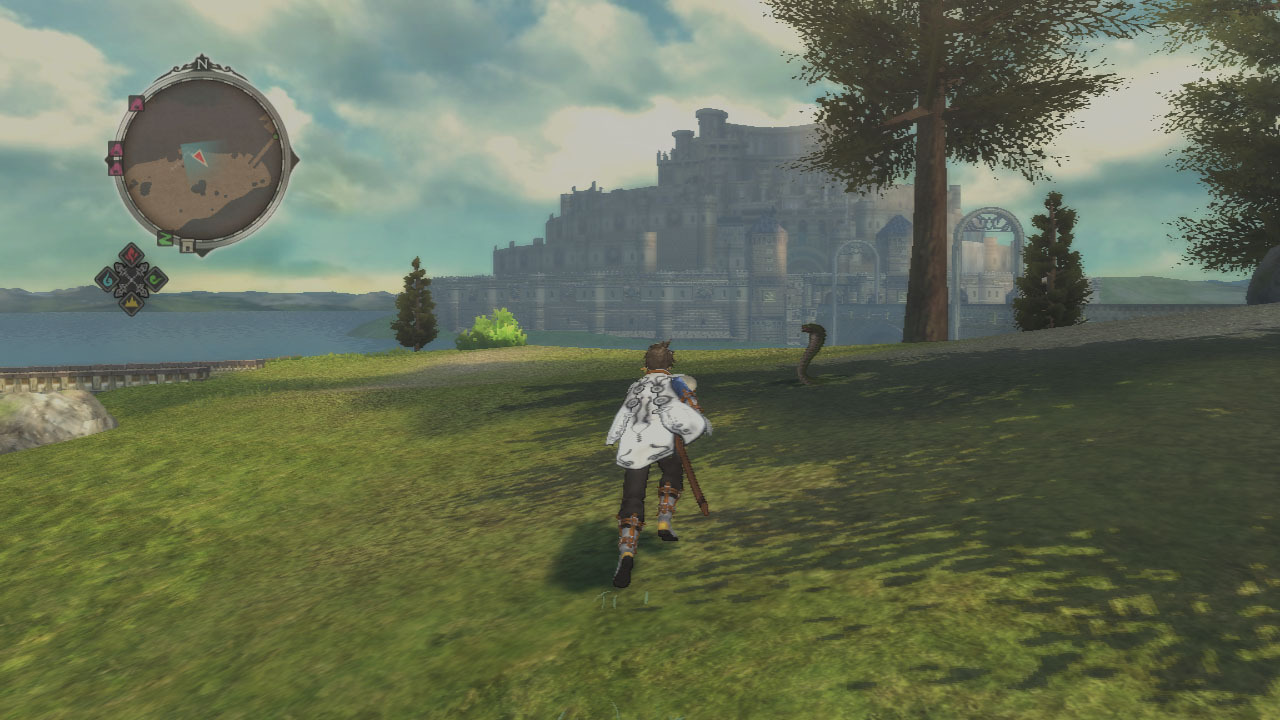Click the red arrow position indicator
Screen dimensions: 1280x720
coord(198,157)
